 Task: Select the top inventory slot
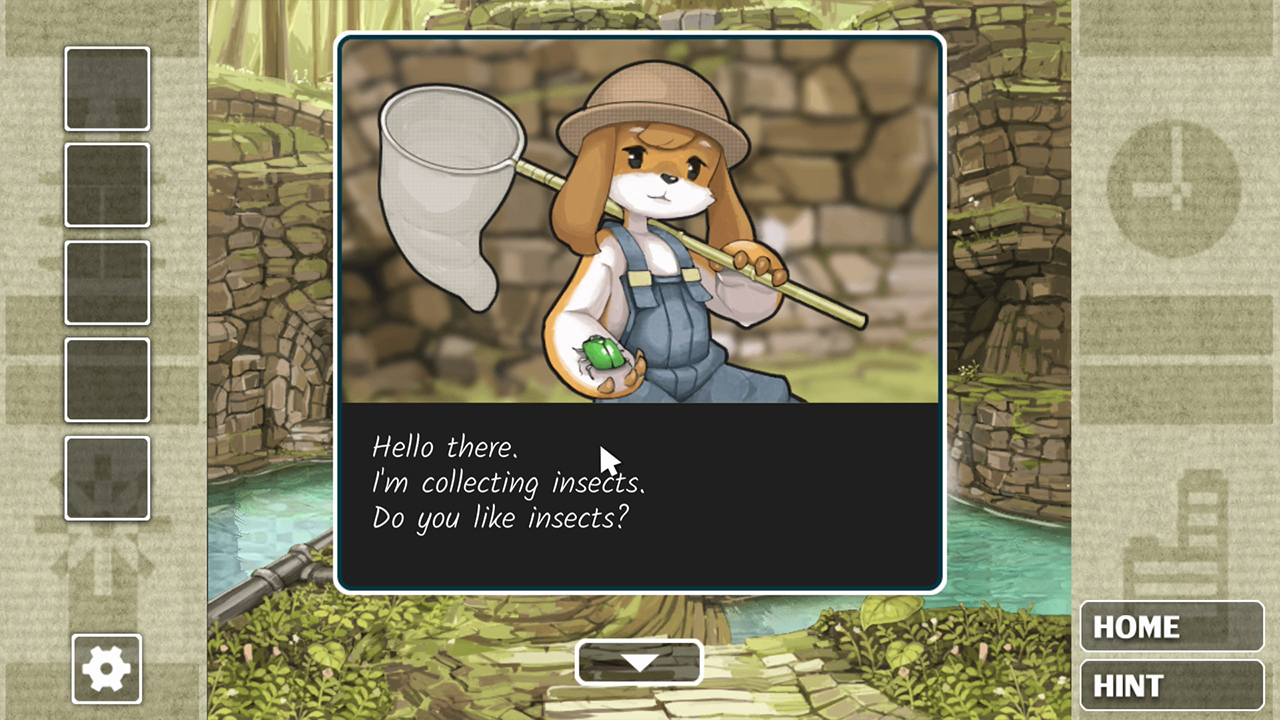point(106,88)
